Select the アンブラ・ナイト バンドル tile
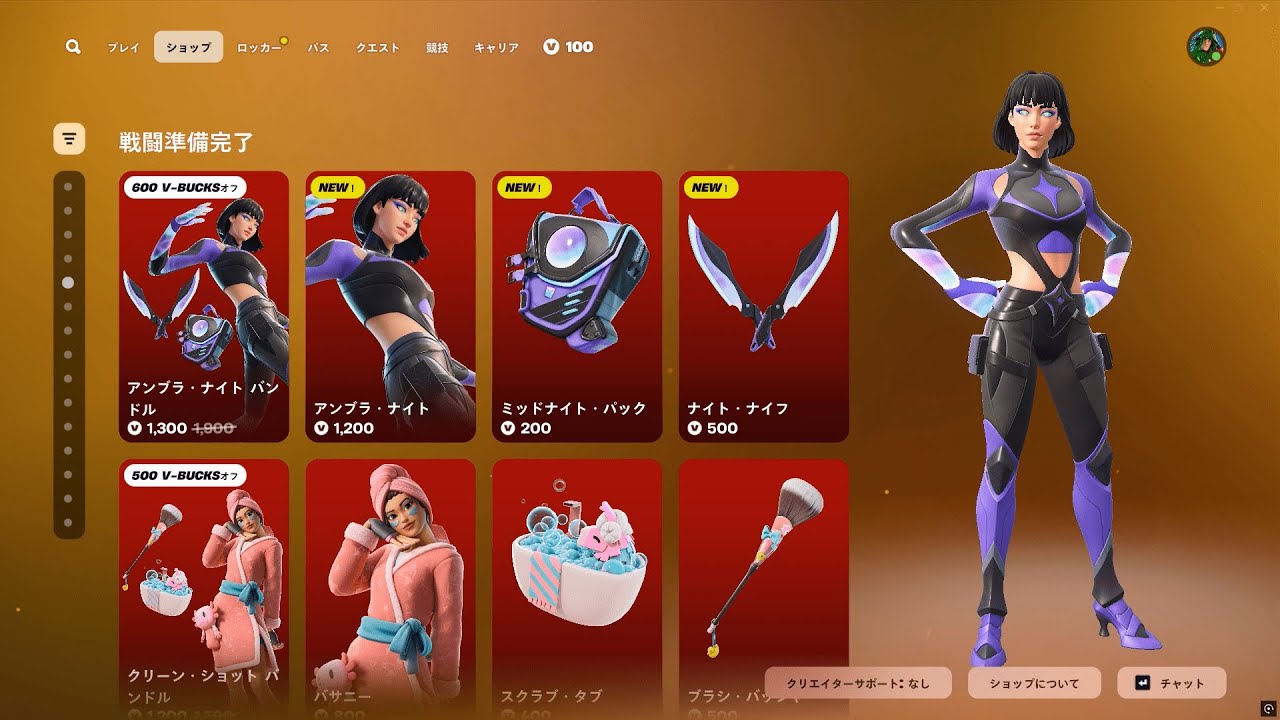 coord(204,306)
